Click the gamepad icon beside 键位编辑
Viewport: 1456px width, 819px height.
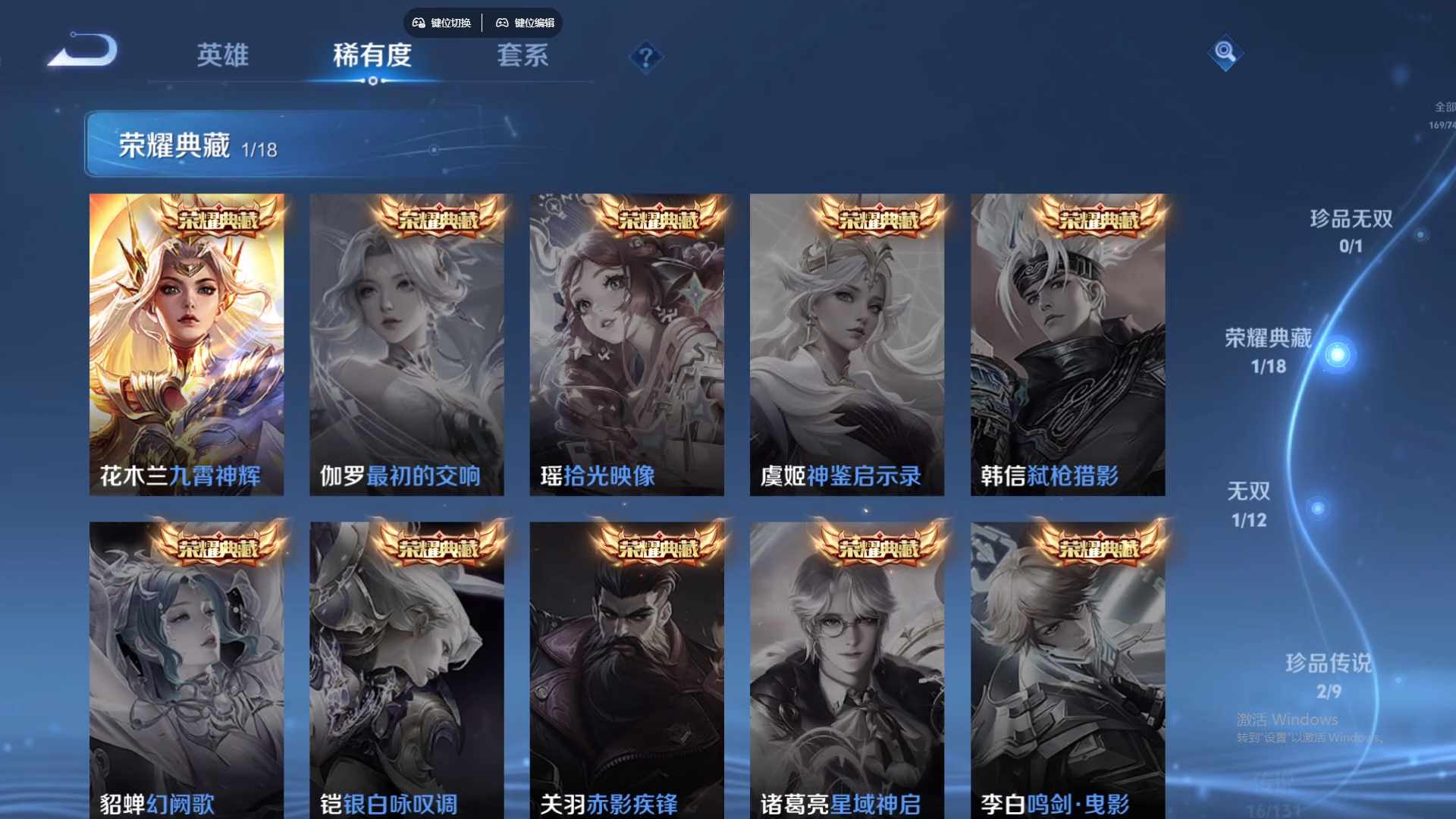tap(502, 23)
